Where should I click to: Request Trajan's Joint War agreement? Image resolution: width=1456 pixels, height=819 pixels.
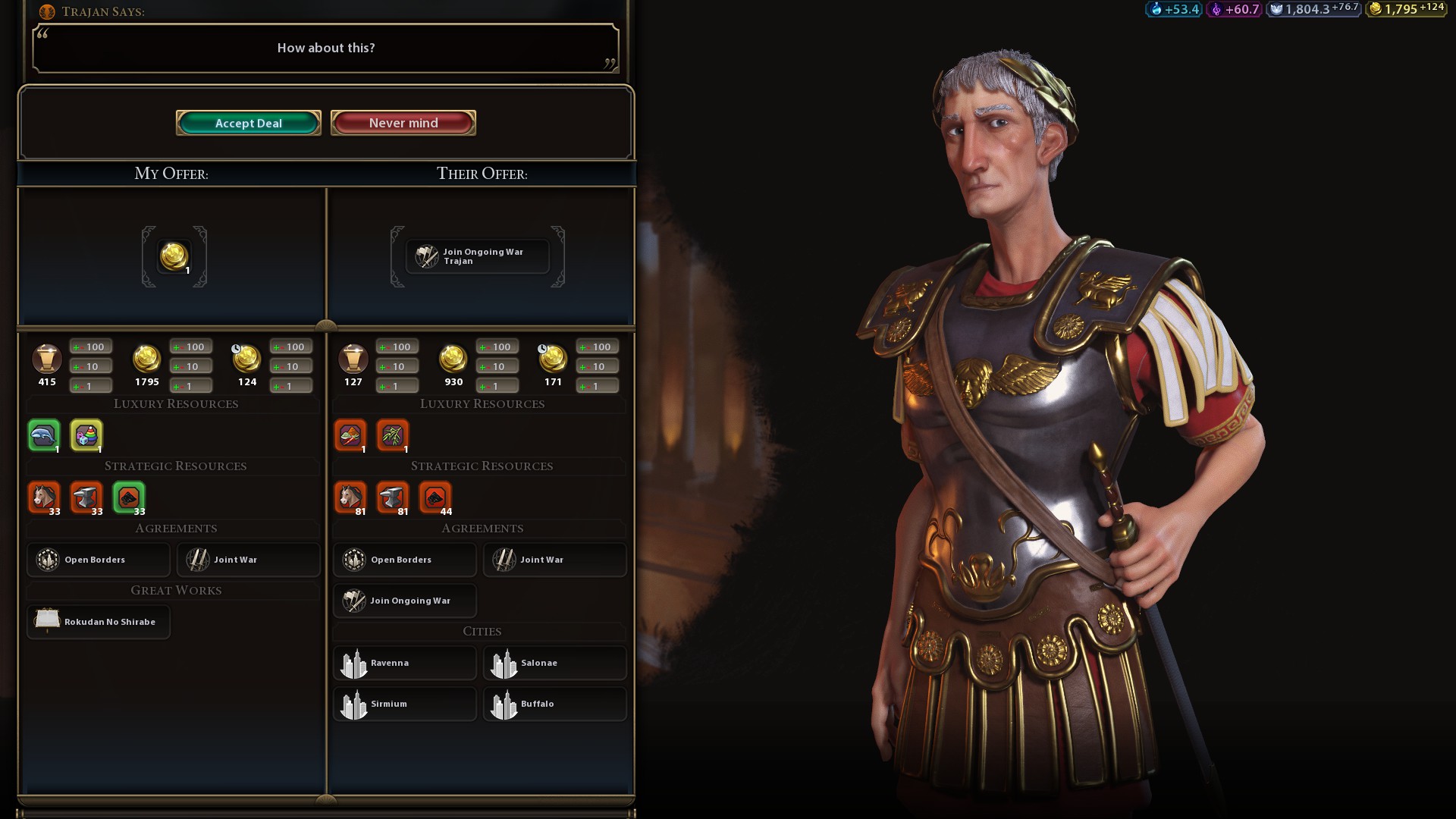(554, 560)
